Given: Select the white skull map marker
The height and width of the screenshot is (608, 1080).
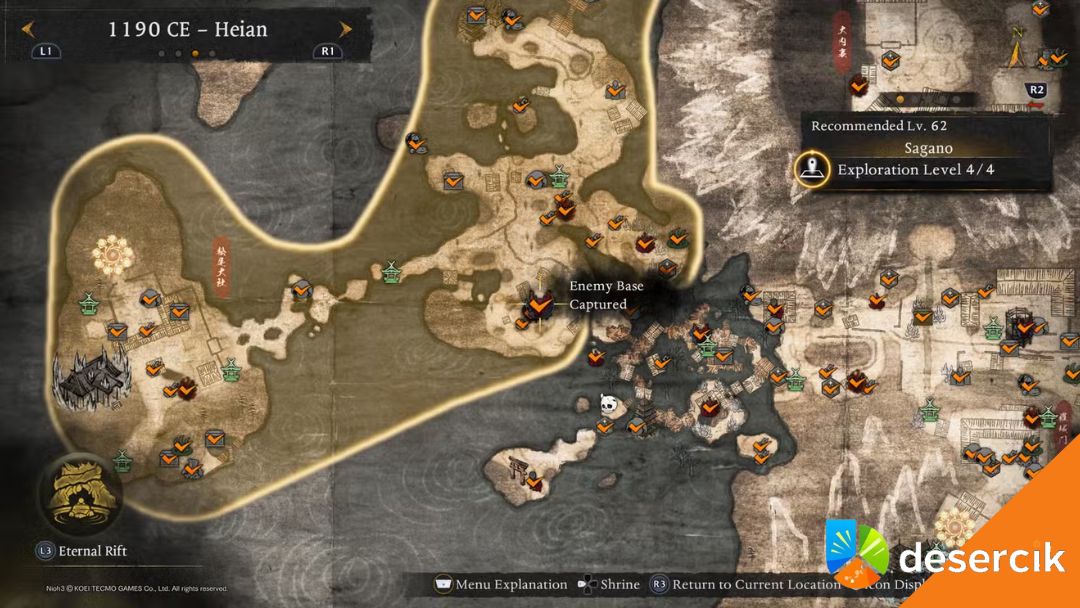Looking at the screenshot, I should pos(607,404).
